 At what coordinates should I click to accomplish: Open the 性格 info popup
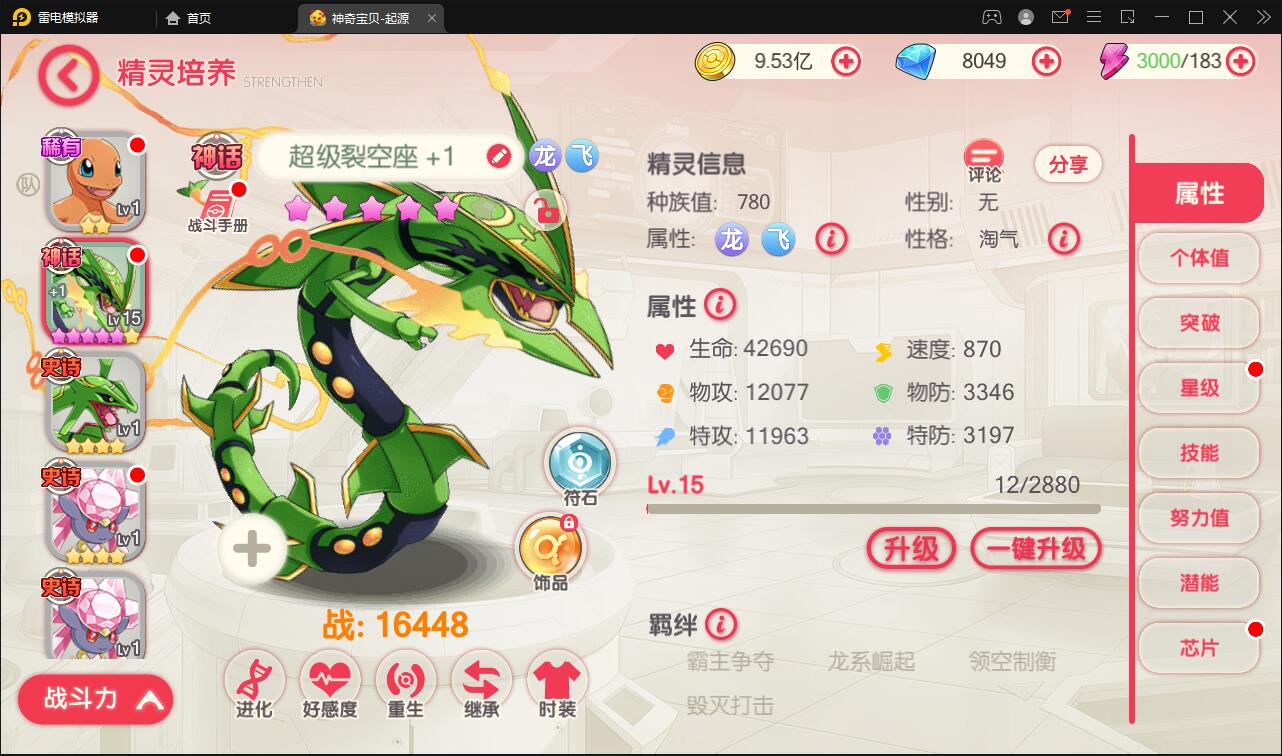pos(1064,239)
